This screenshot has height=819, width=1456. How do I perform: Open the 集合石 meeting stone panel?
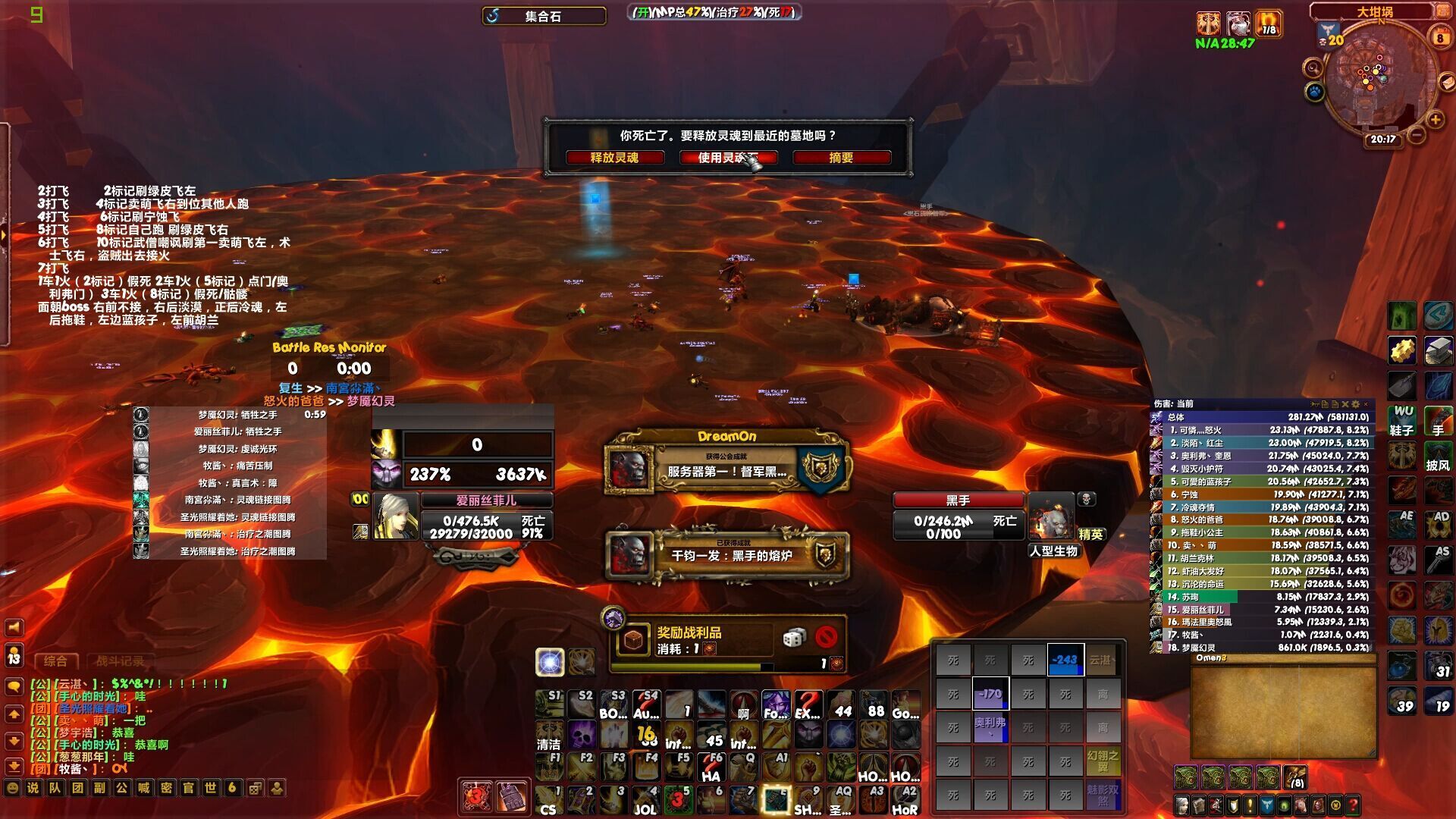pyautogui.click(x=544, y=16)
